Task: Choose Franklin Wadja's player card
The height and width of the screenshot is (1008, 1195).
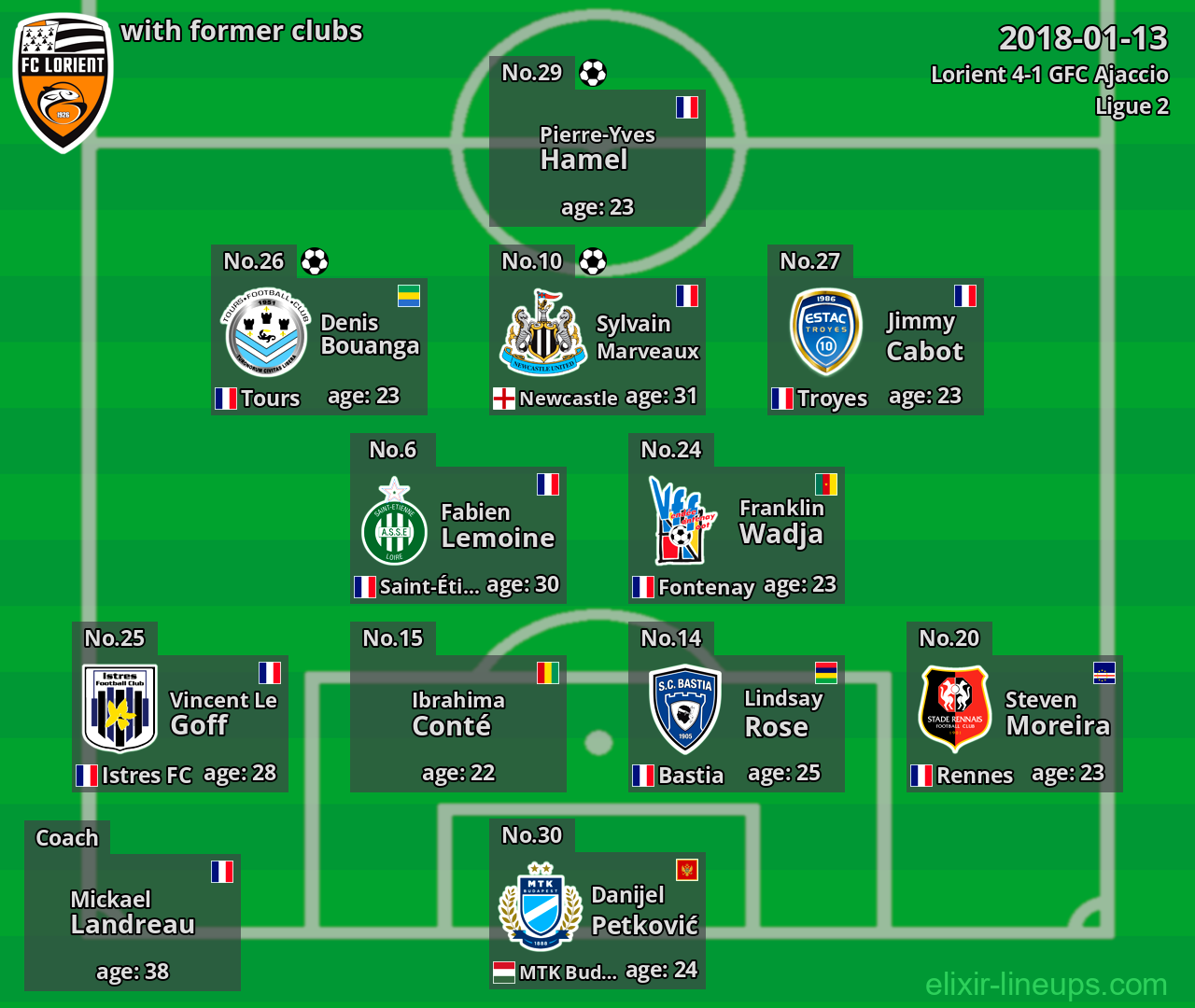Action: 736,535
